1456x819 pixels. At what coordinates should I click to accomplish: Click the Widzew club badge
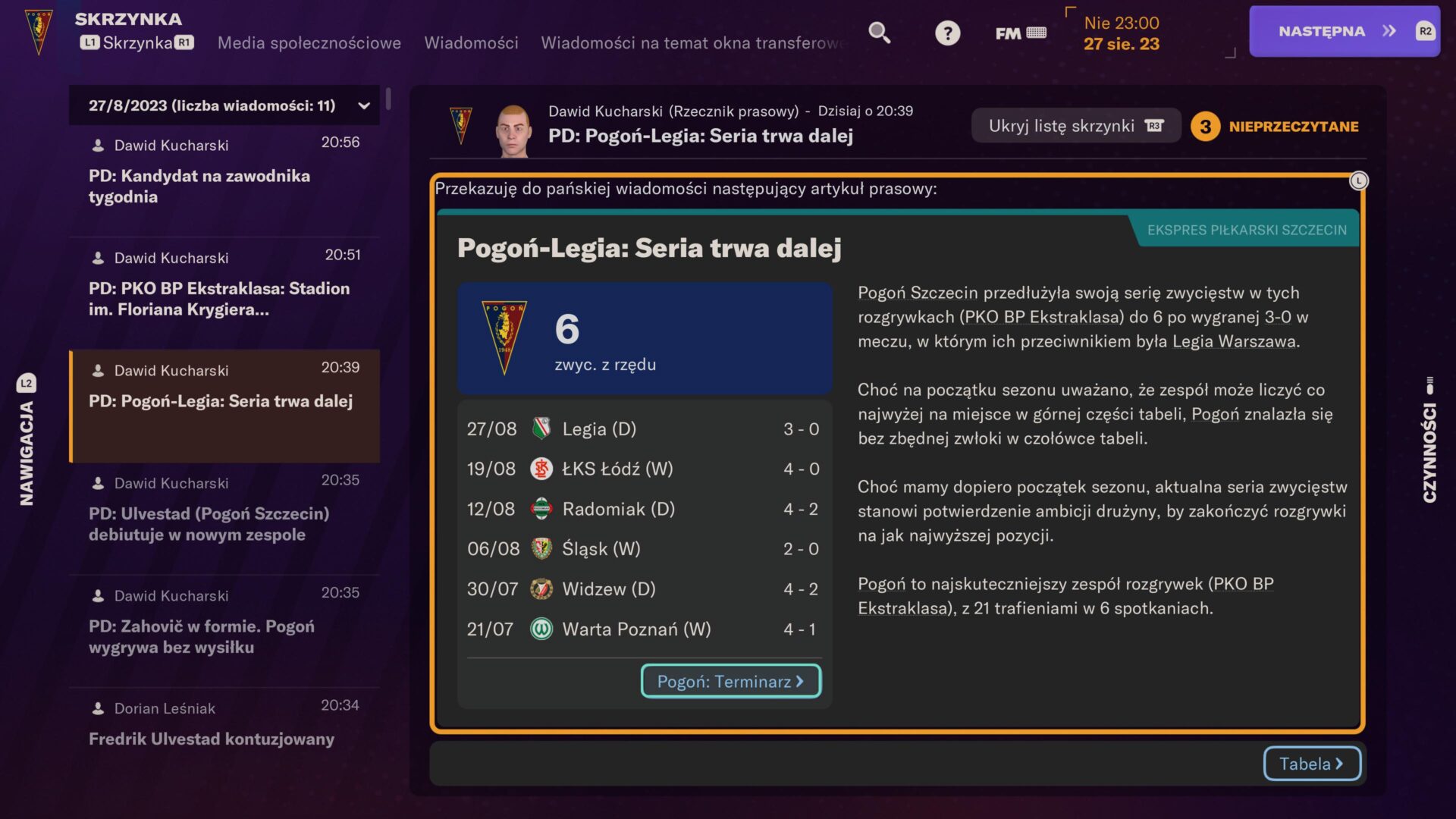542,588
